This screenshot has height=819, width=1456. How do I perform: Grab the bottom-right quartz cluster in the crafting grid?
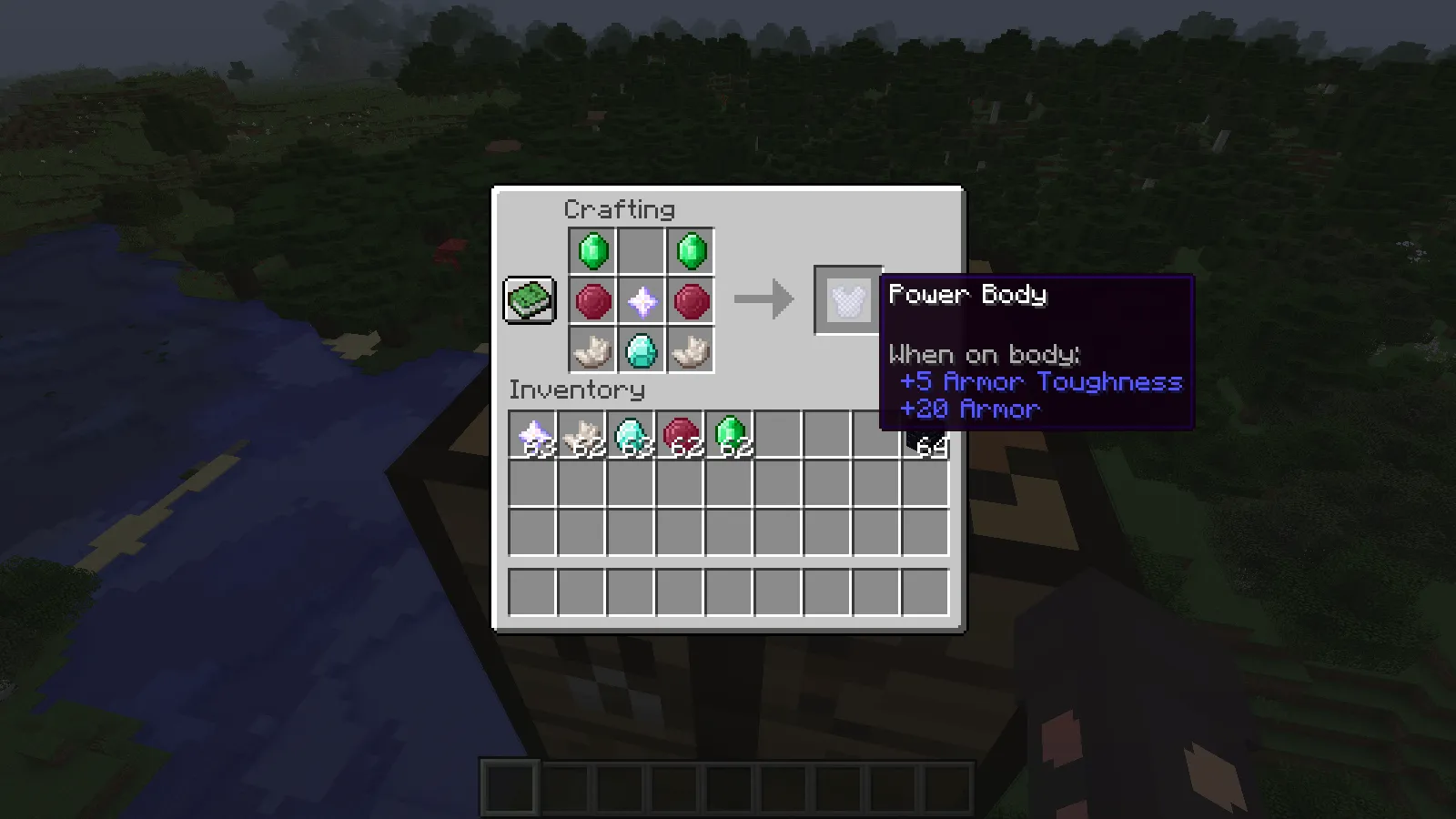pyautogui.click(x=691, y=351)
